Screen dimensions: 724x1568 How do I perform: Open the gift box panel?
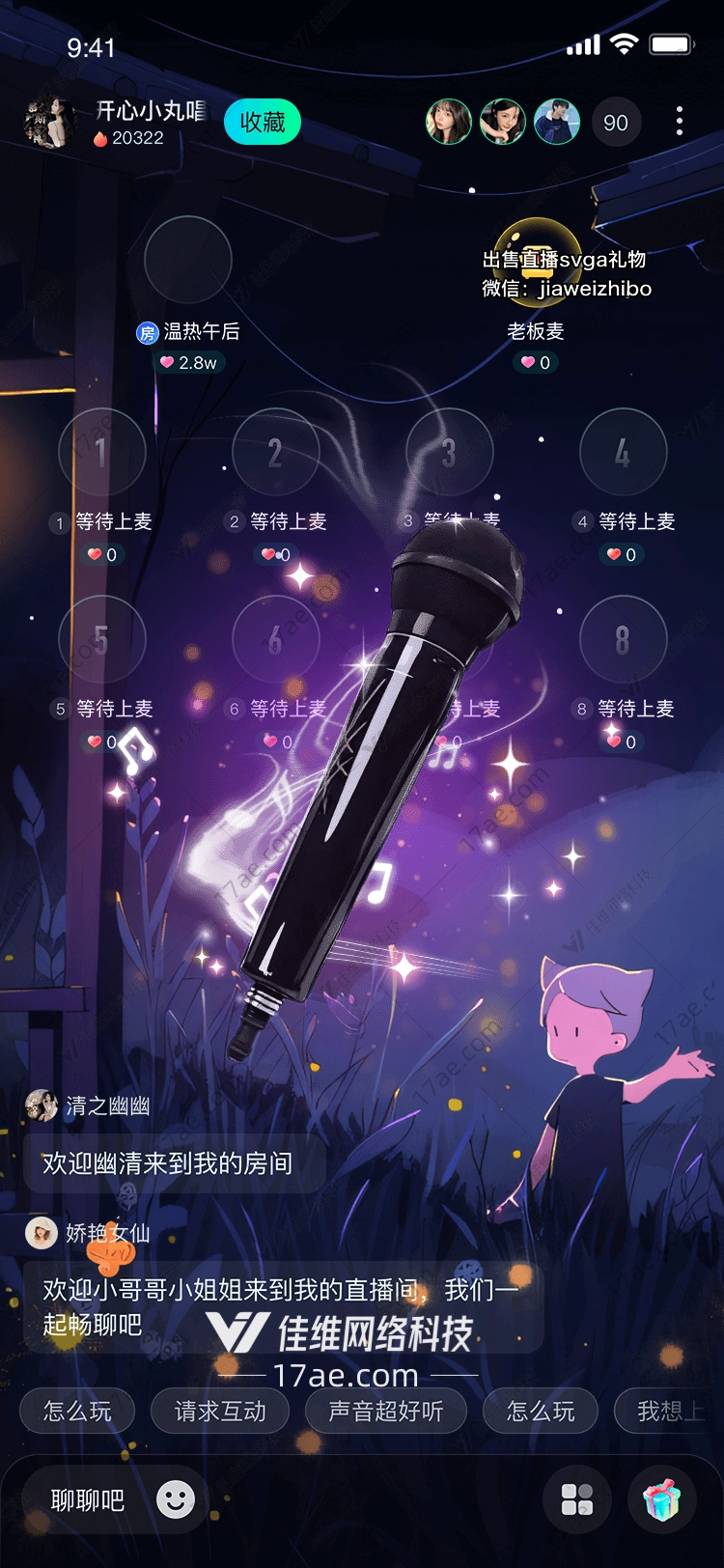pyautogui.click(x=662, y=1500)
